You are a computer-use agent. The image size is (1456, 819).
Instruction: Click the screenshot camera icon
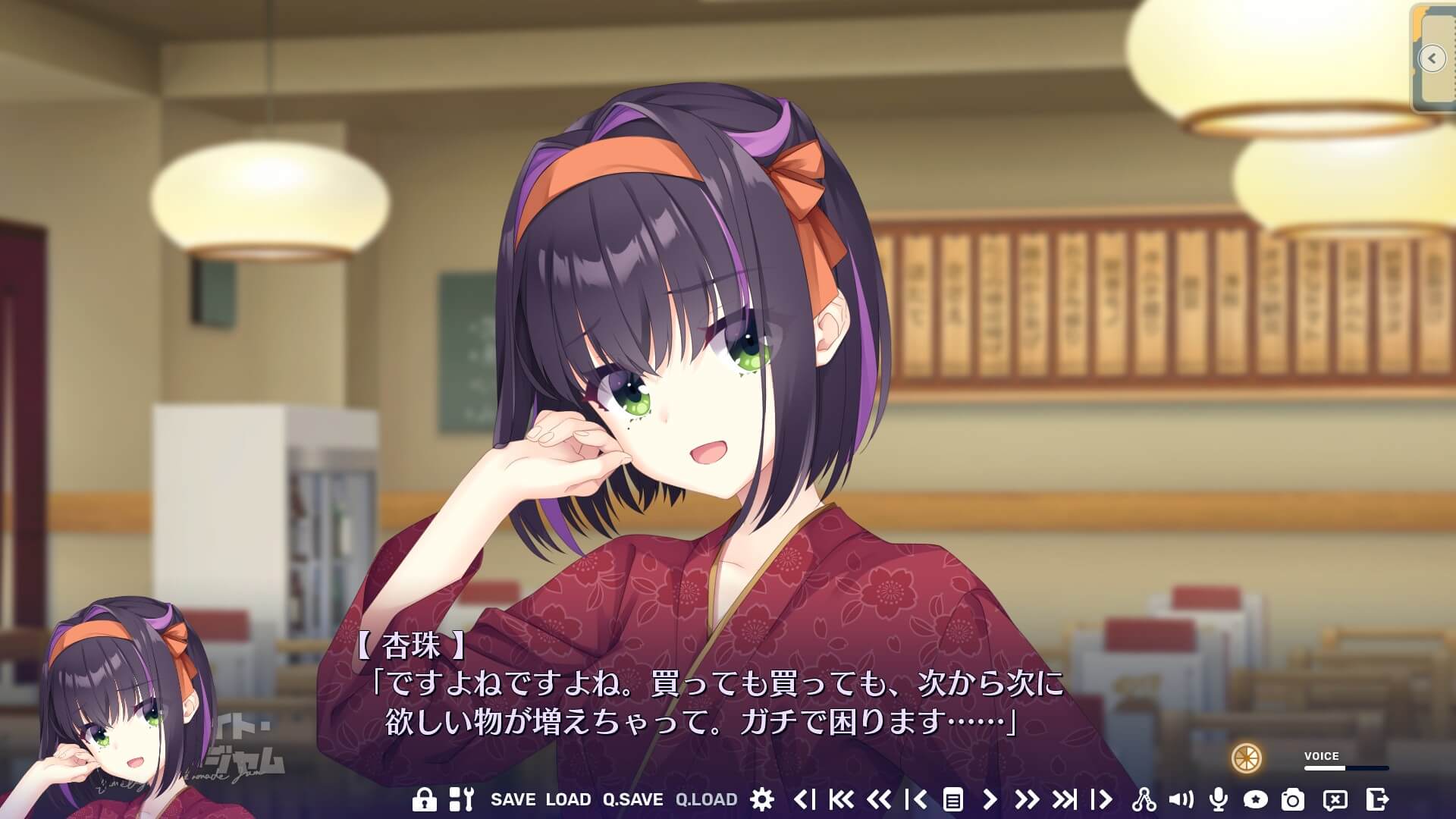(x=1291, y=799)
